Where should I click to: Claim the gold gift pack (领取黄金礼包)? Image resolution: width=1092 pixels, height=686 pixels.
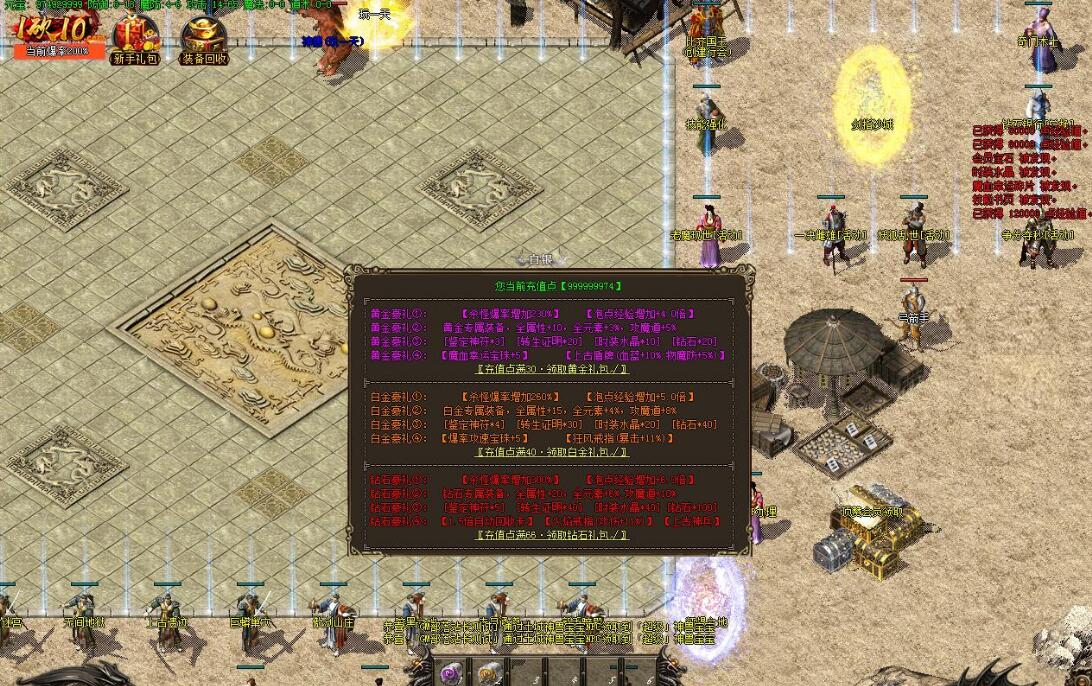(552, 368)
